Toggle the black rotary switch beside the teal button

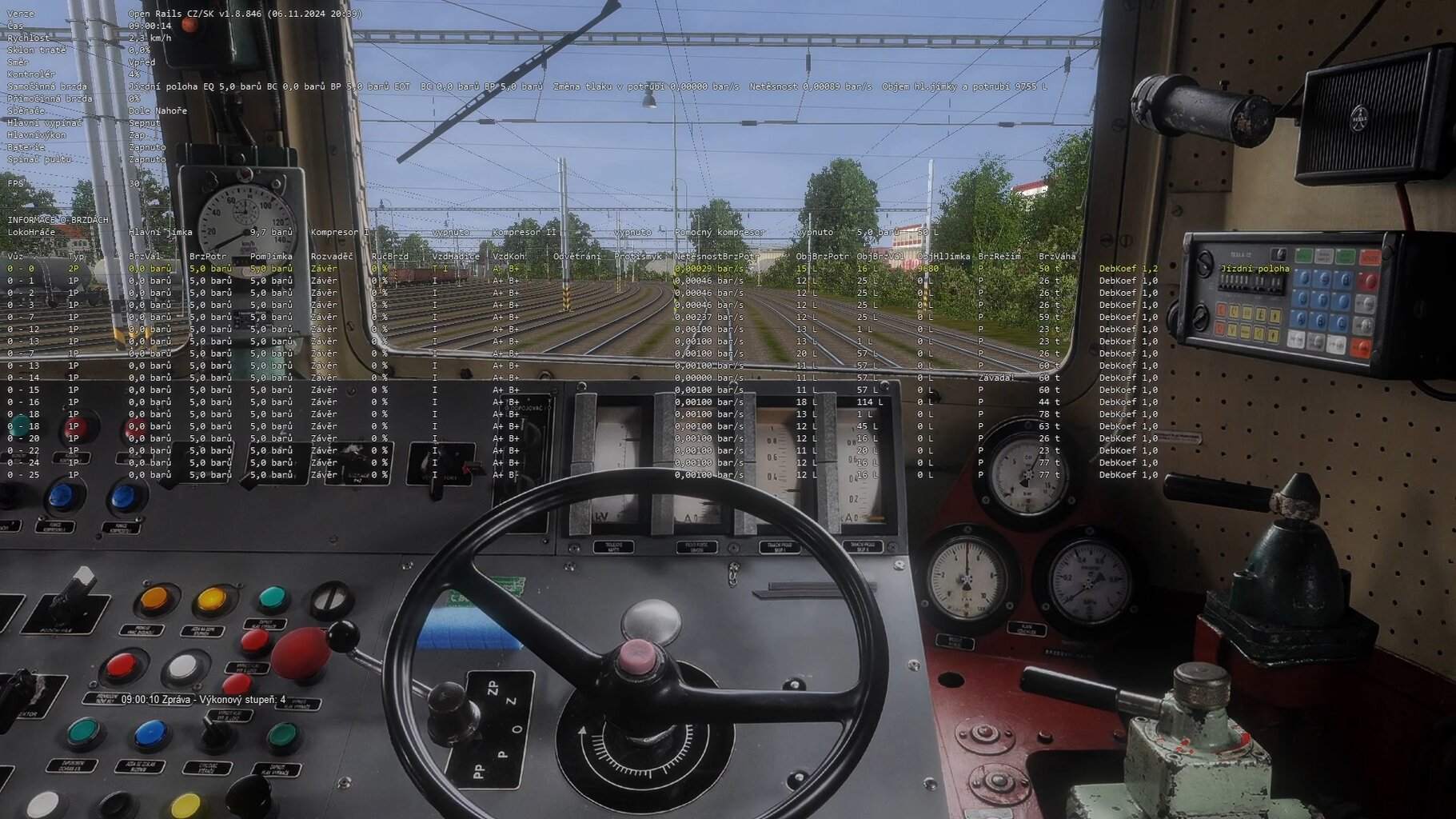point(330,599)
